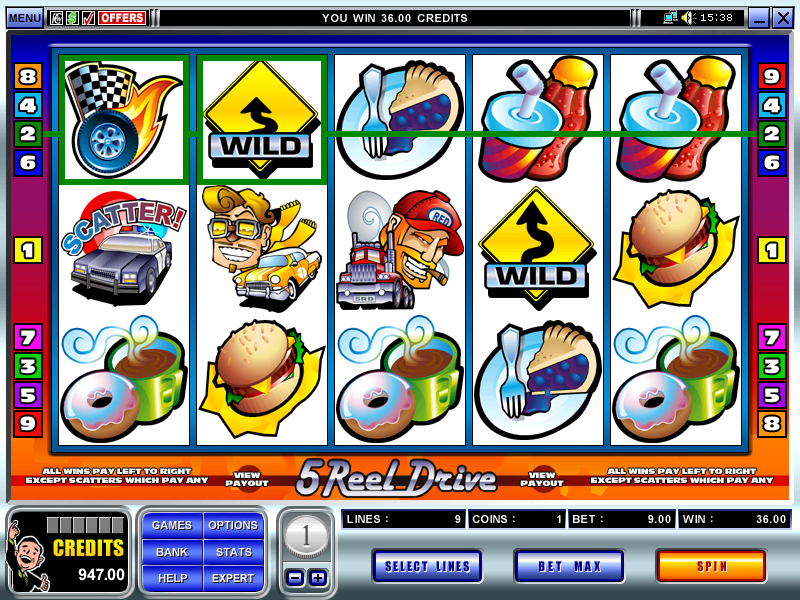The image size is (800, 600).
Task: Show the Stats window
Action: point(233,551)
